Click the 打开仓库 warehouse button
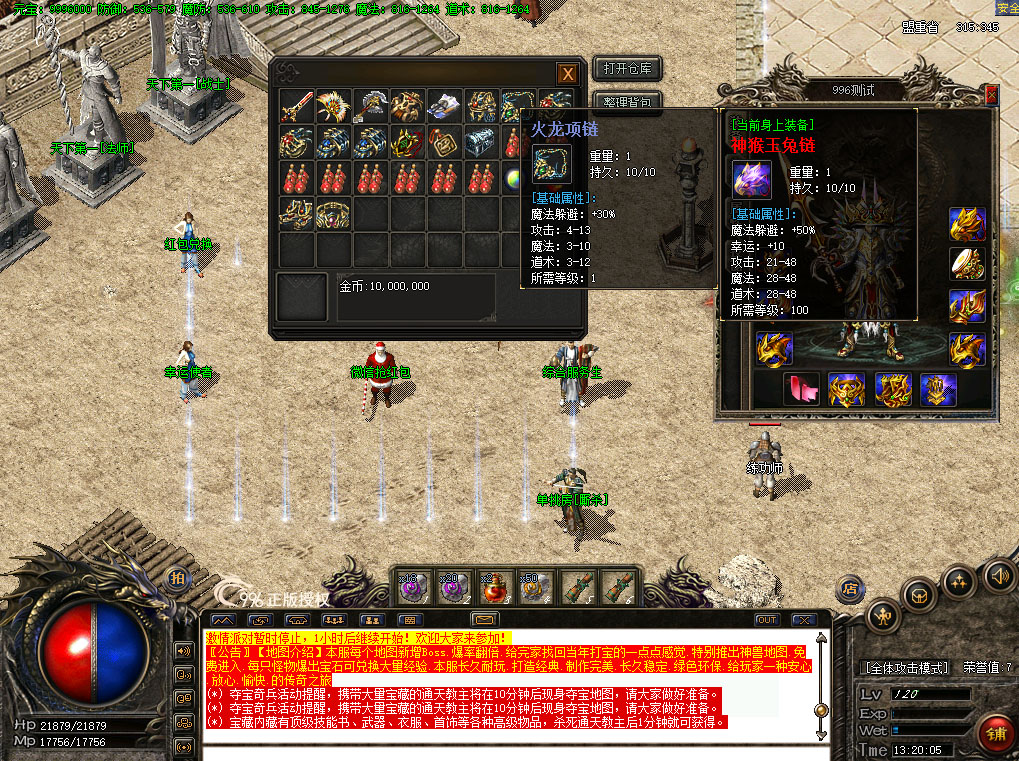Screen dimensions: 1019x761 click(627, 69)
